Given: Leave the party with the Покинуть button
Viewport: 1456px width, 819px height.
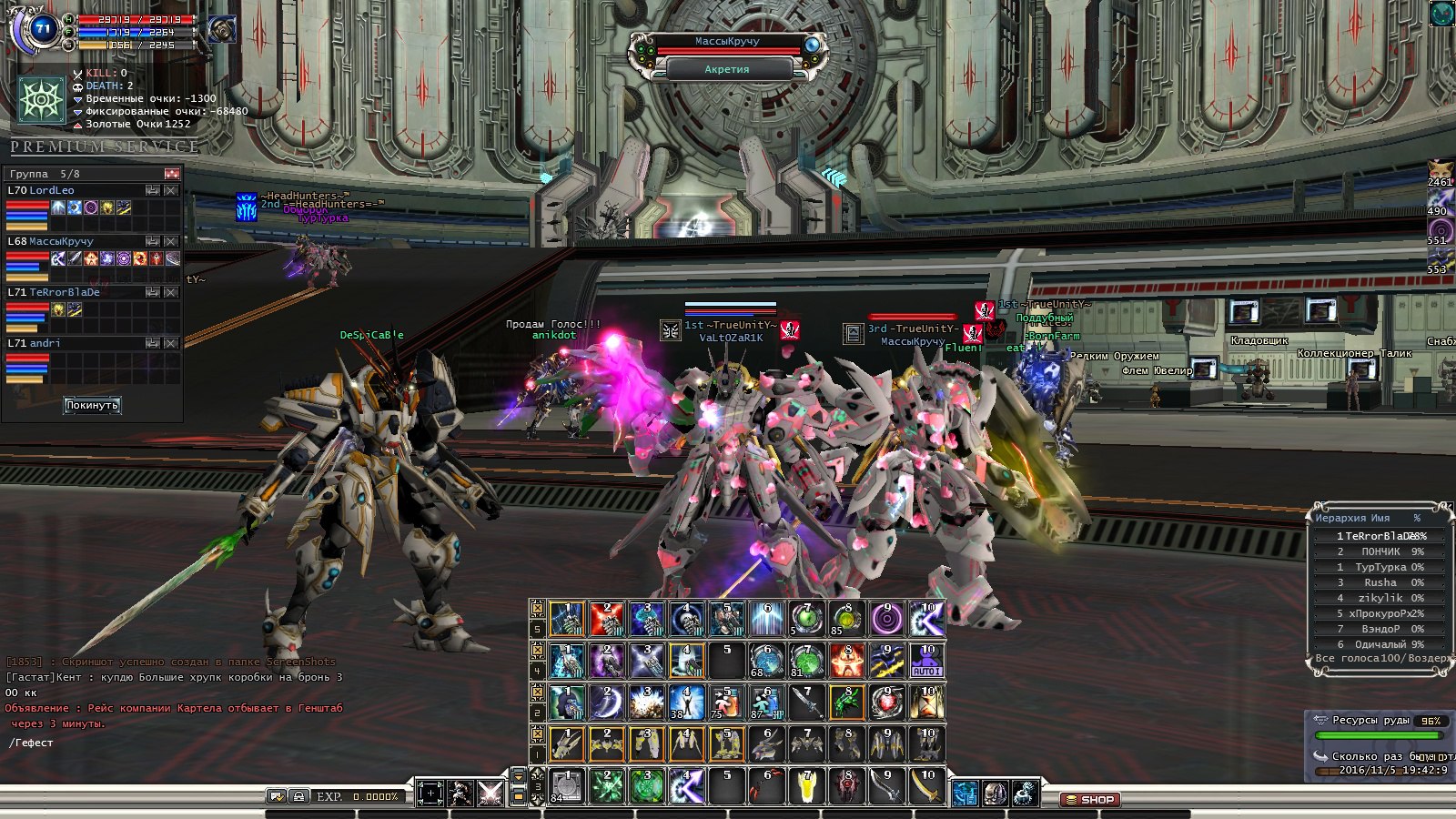Looking at the screenshot, I should [x=92, y=405].
